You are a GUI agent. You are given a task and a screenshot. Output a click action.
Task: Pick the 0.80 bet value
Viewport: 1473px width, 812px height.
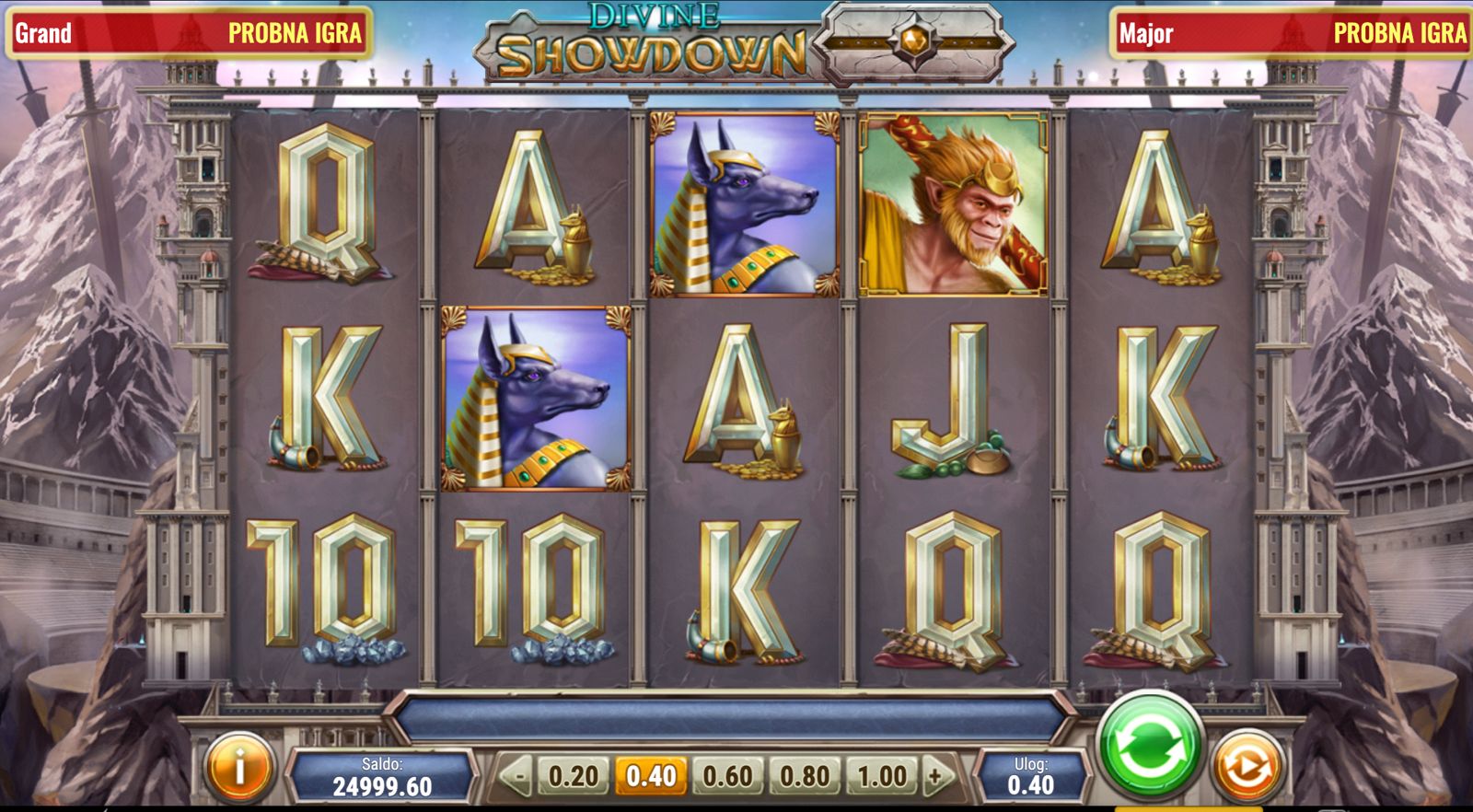tap(805, 776)
